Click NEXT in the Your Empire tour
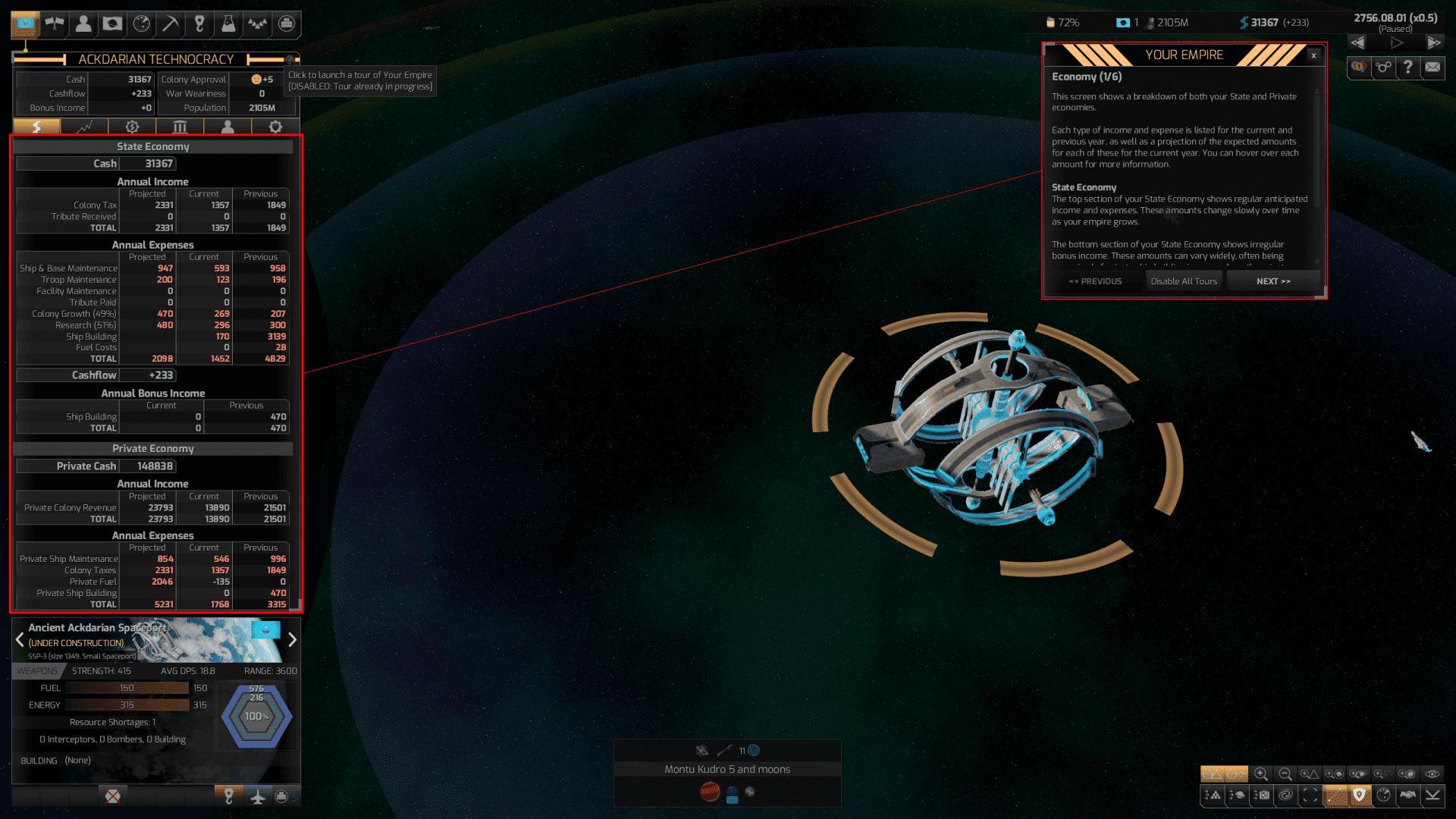This screenshot has height=819, width=1456. 1273,281
